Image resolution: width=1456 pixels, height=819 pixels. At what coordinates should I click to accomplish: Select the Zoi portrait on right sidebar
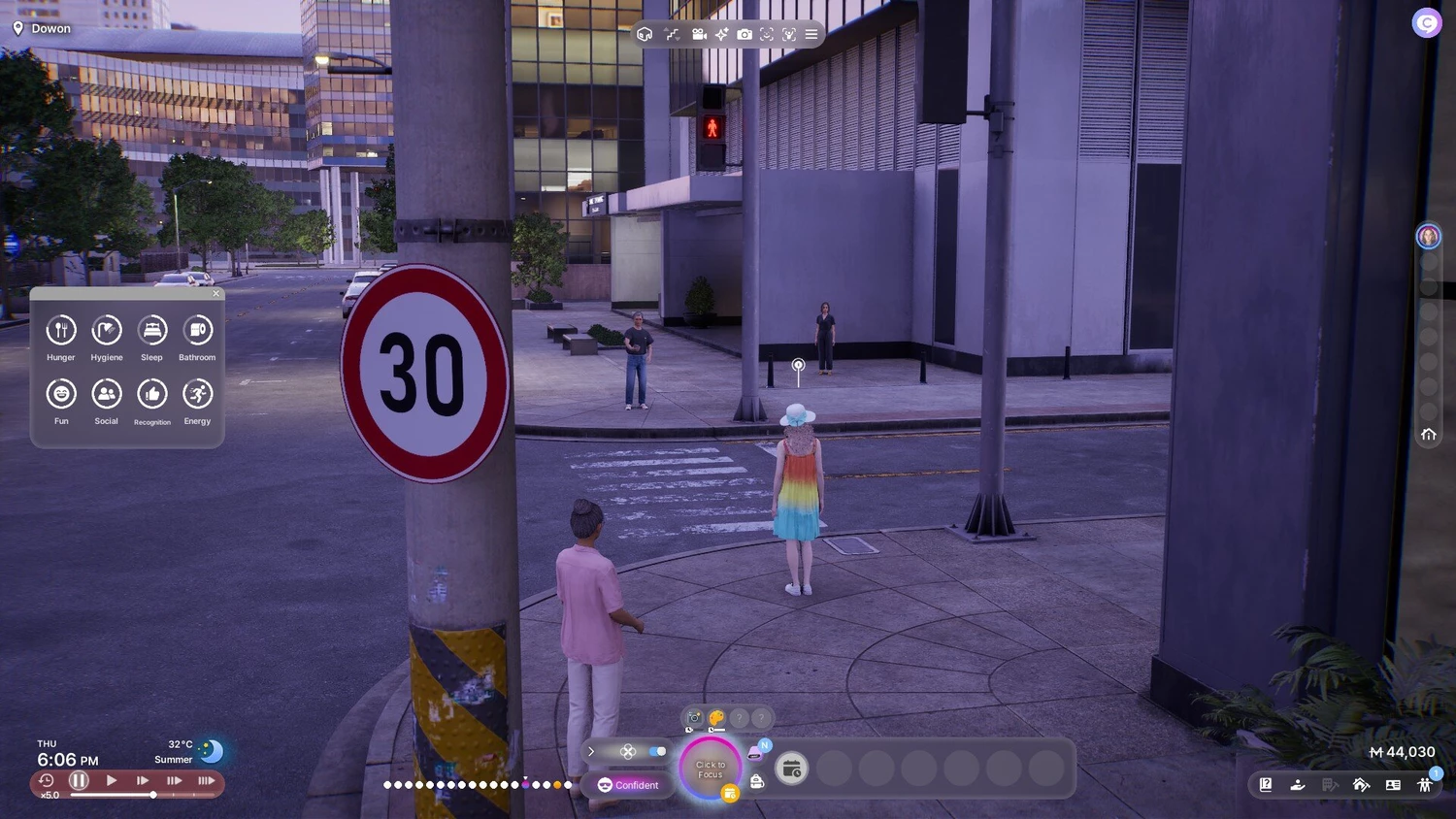[x=1428, y=236]
